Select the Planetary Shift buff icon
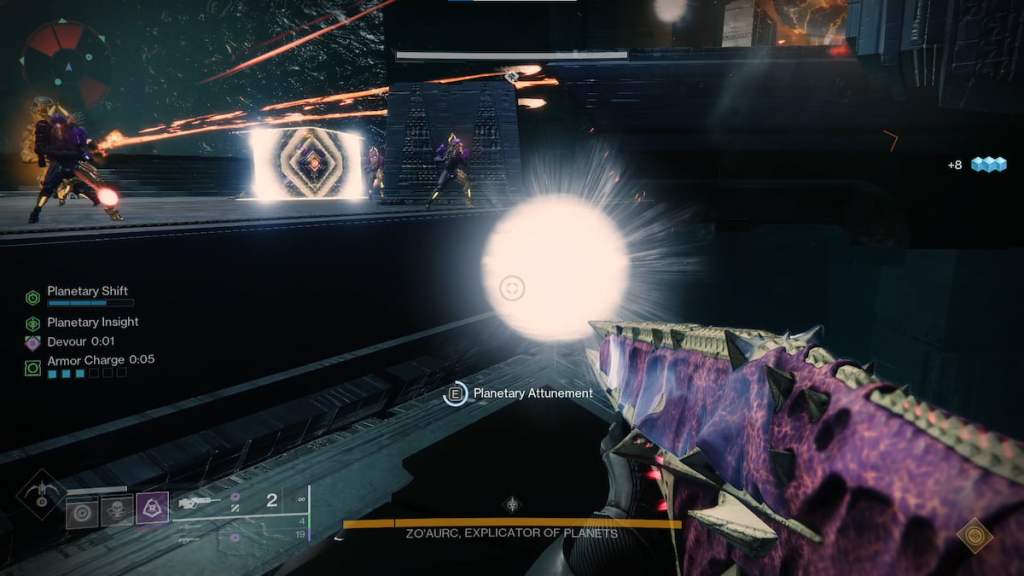The image size is (1024, 576). [33, 297]
